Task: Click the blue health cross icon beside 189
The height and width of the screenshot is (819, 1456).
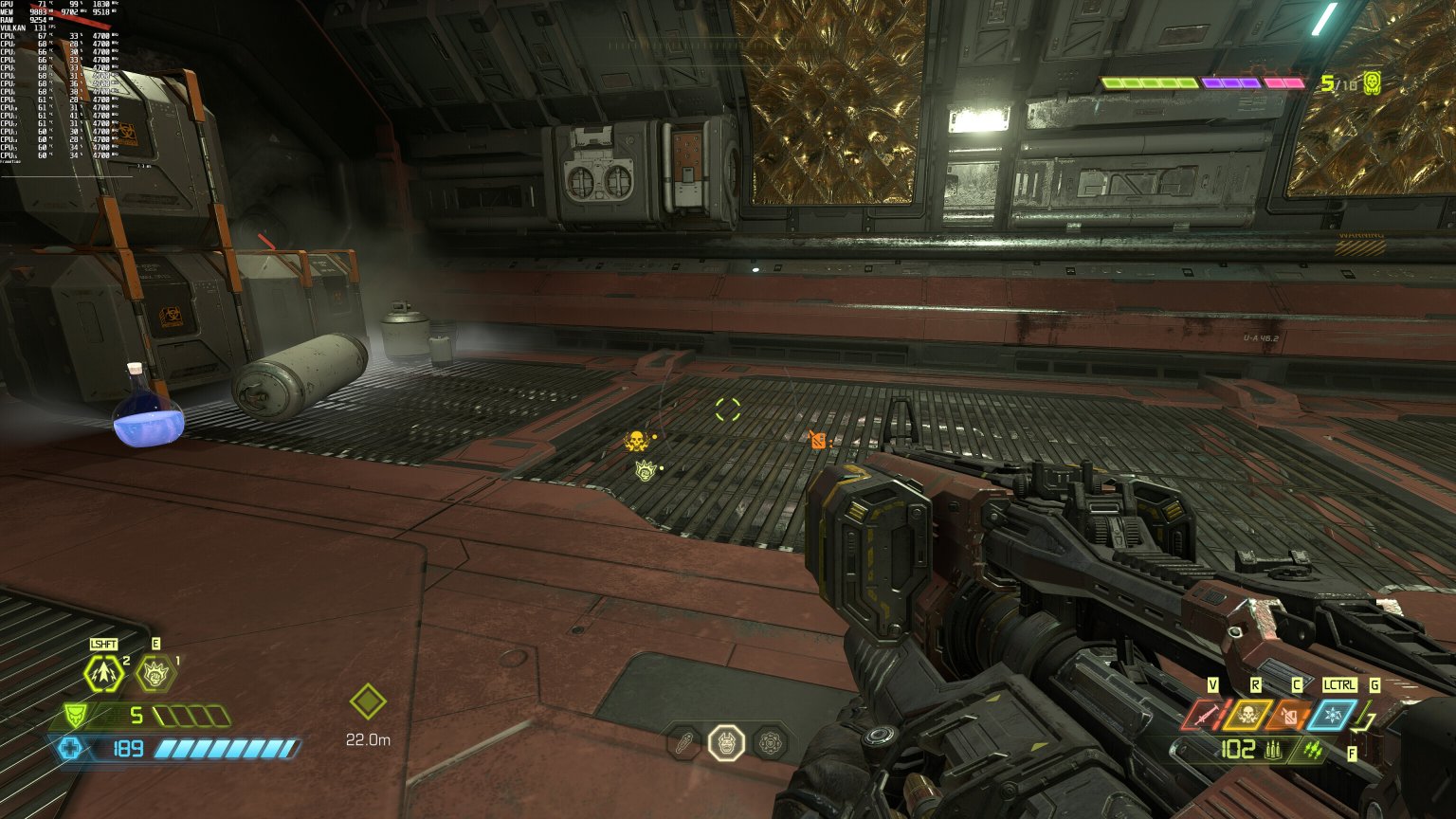Action: tap(71, 749)
